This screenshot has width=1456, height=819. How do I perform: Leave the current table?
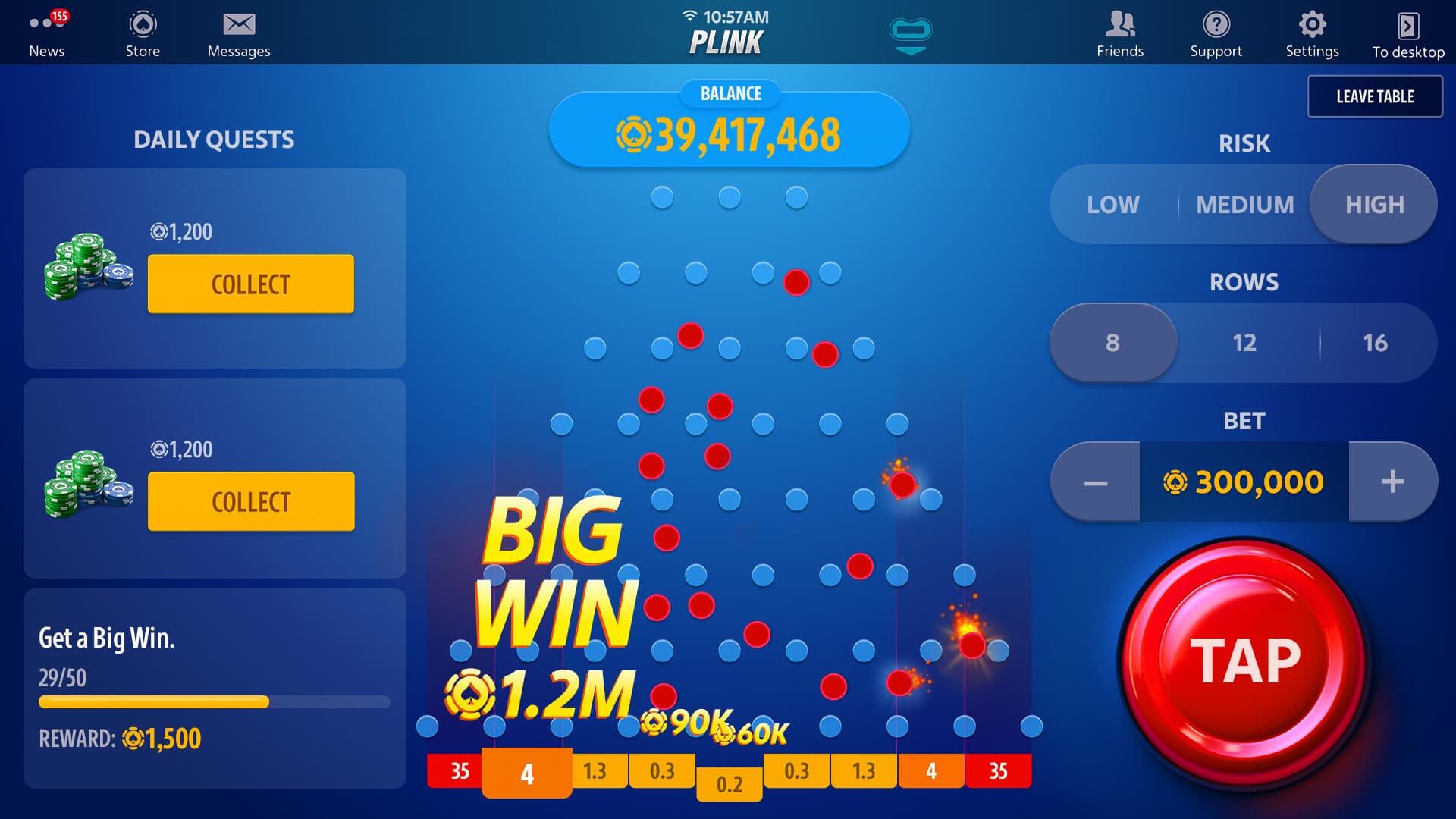coord(1375,96)
